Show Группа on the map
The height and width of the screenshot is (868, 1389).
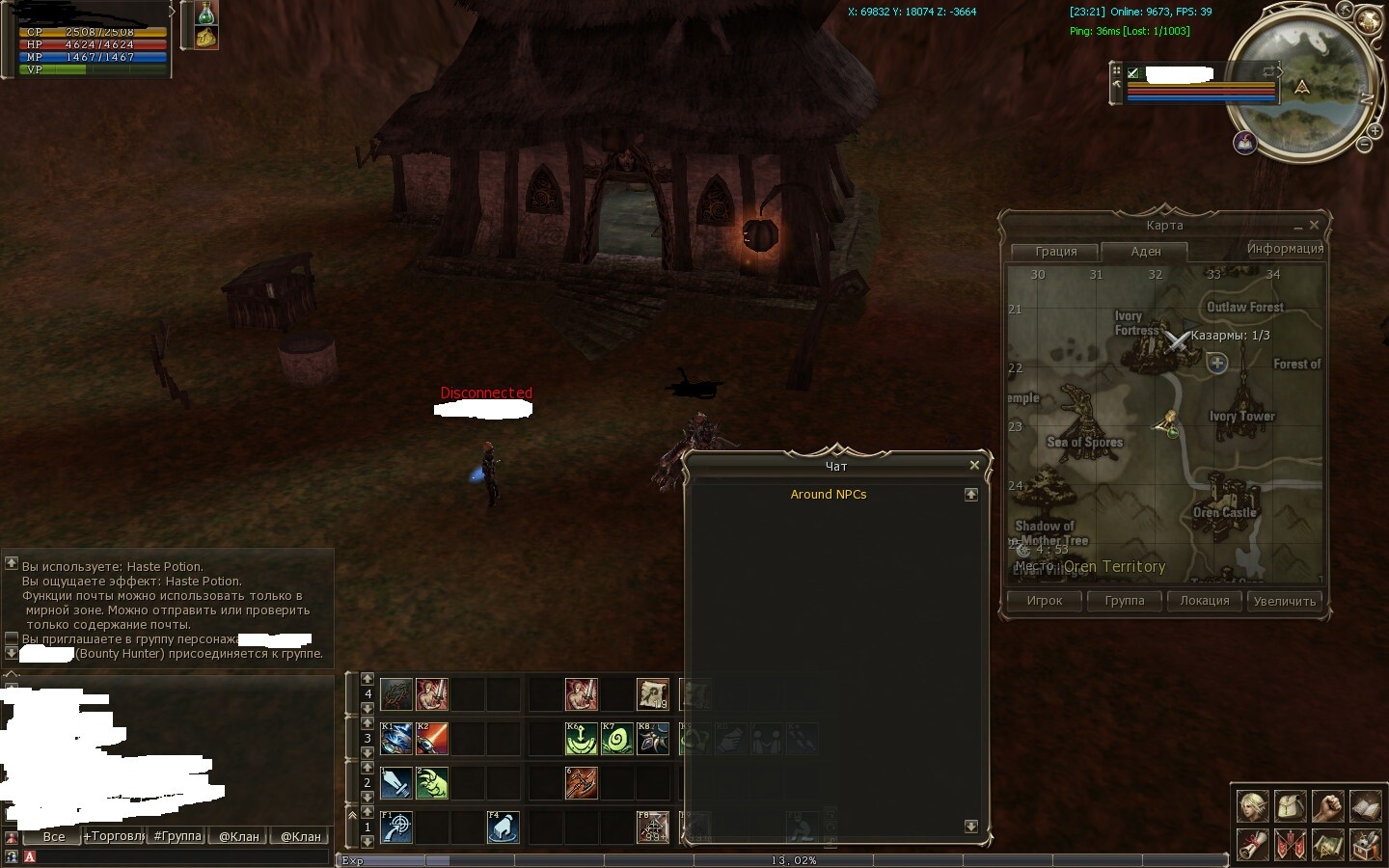1125,600
